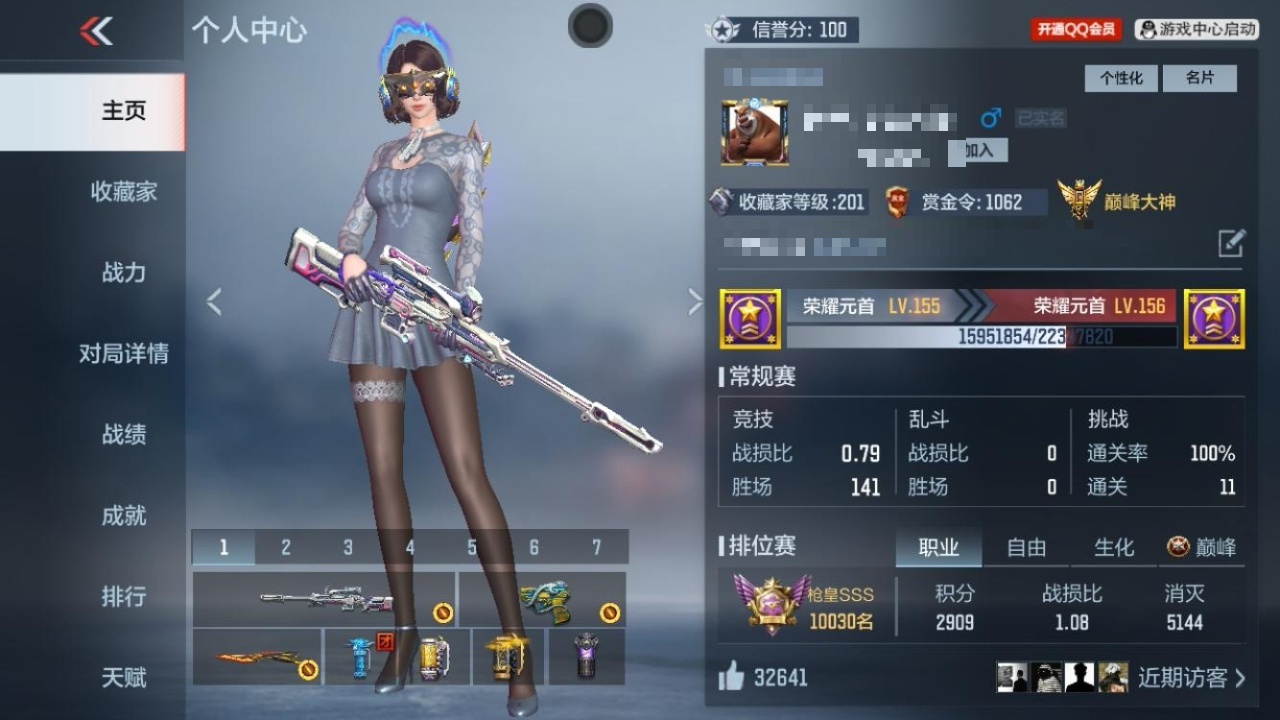The image size is (1280, 720).
Task: Edit the signature with the pencil icon
Action: [x=1231, y=243]
